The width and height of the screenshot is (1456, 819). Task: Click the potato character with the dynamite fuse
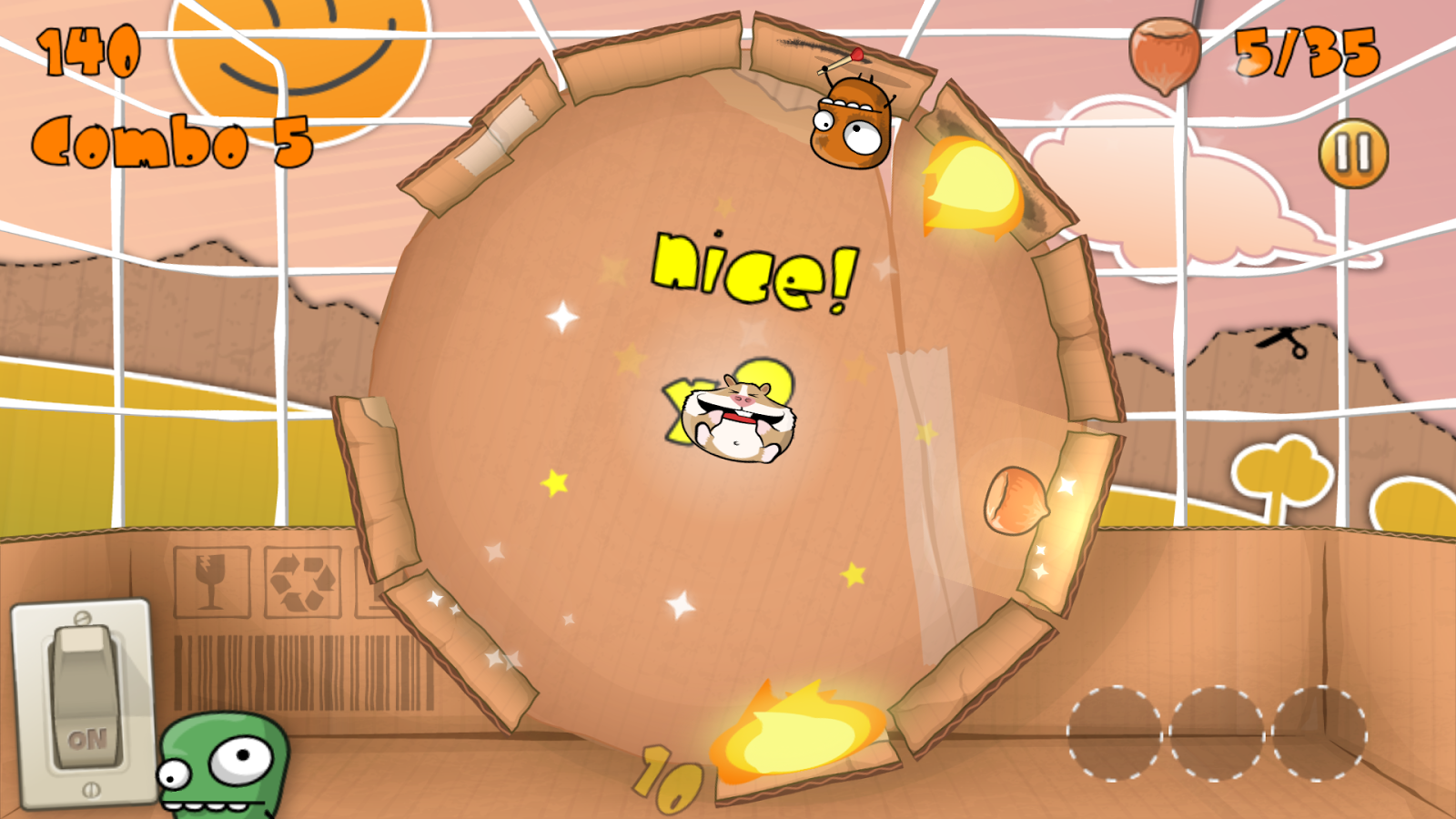851,123
